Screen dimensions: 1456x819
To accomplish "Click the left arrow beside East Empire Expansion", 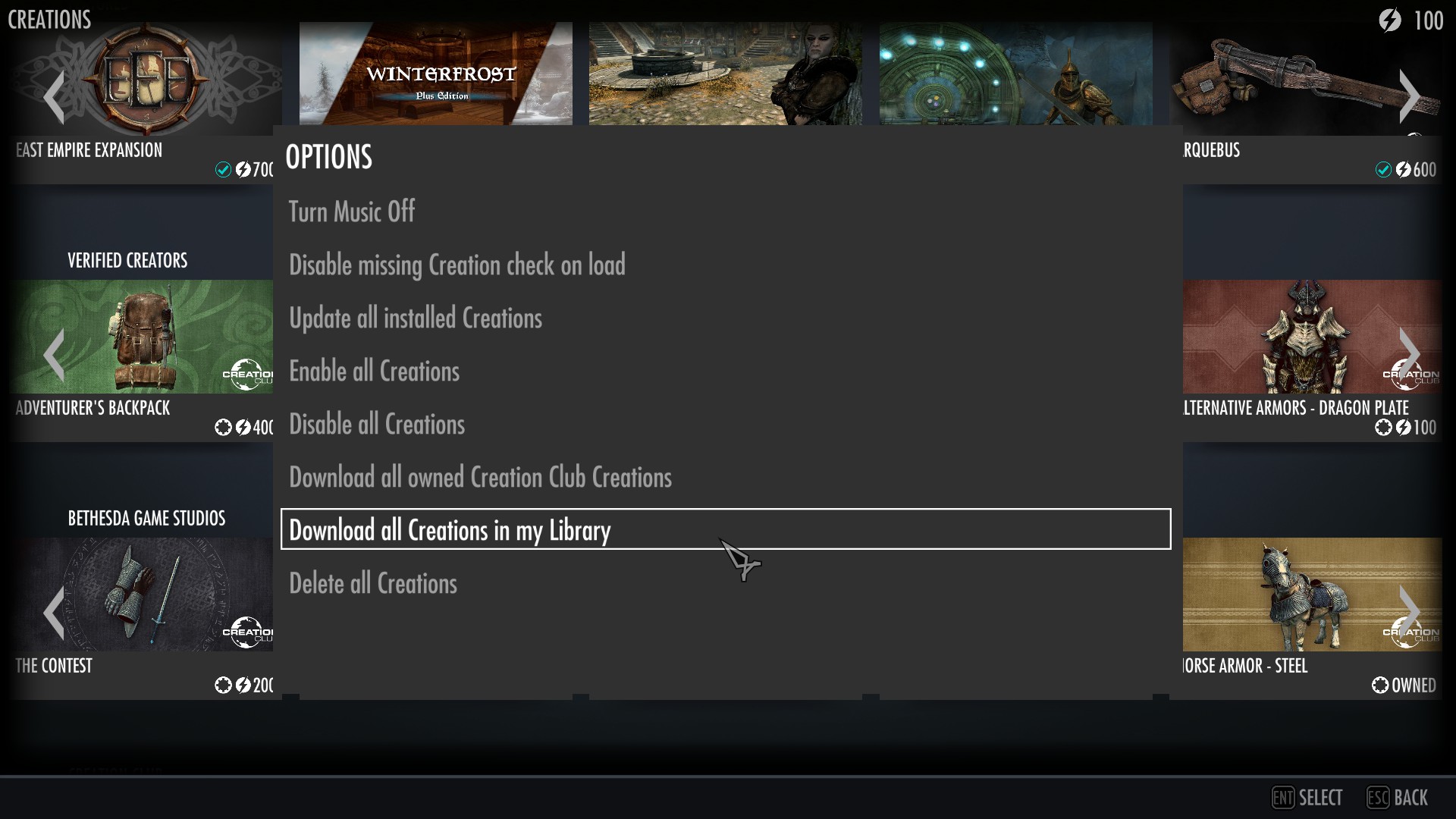I will point(54,96).
